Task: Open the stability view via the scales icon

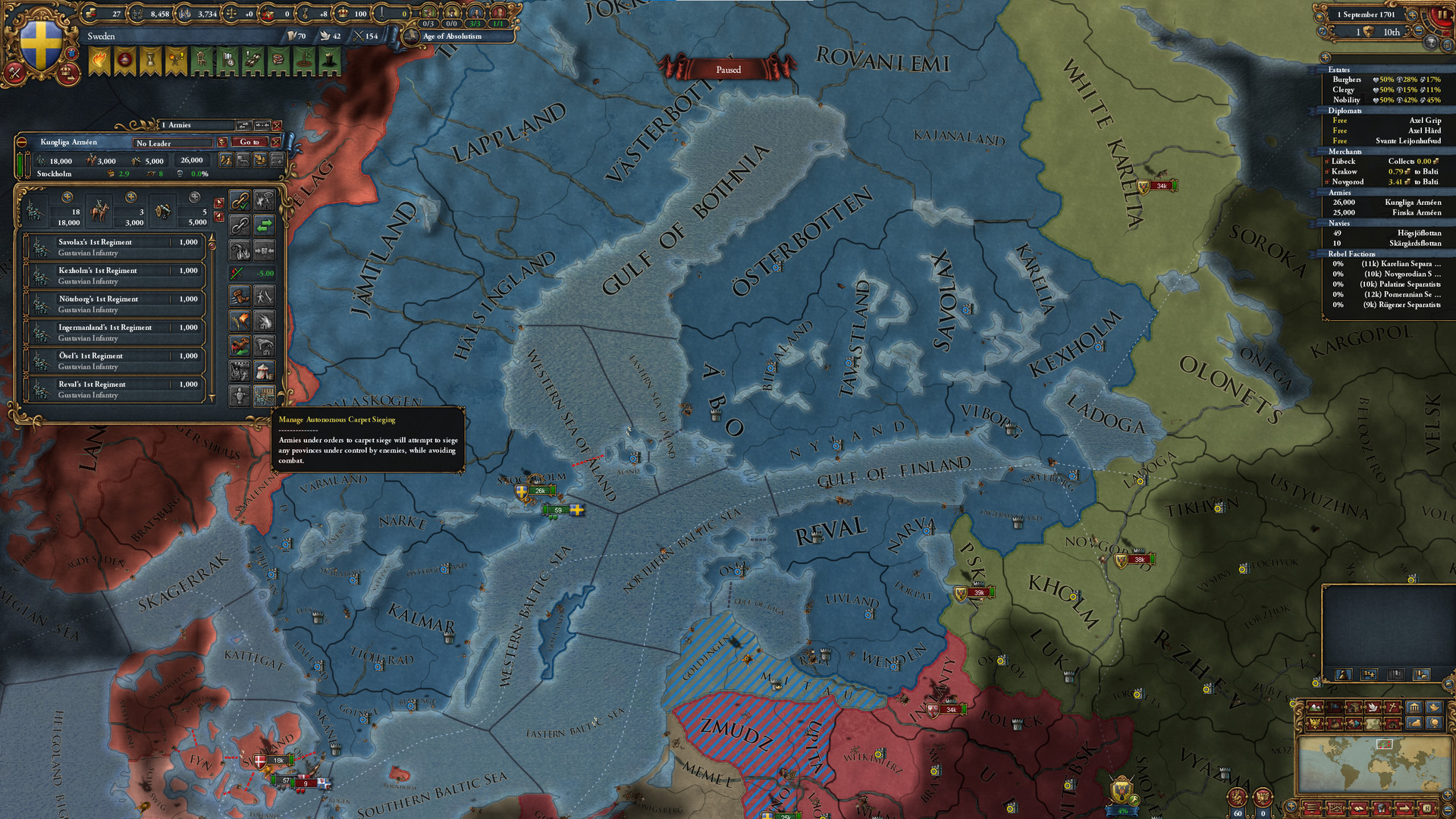Action: (232, 14)
